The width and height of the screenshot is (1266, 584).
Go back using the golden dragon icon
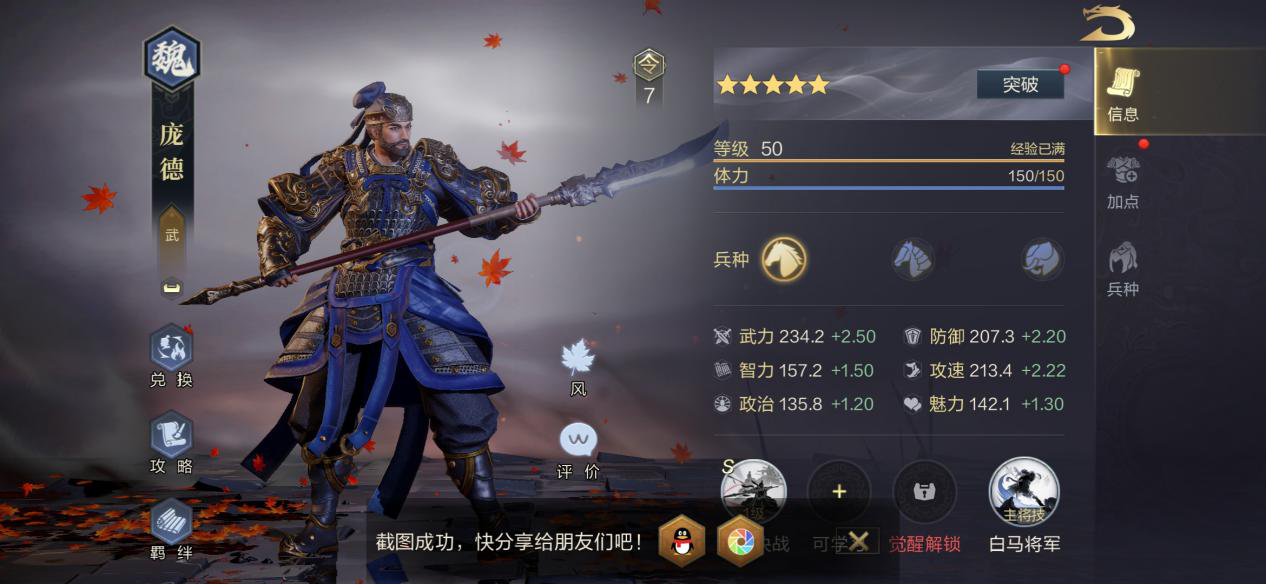(x=1107, y=23)
